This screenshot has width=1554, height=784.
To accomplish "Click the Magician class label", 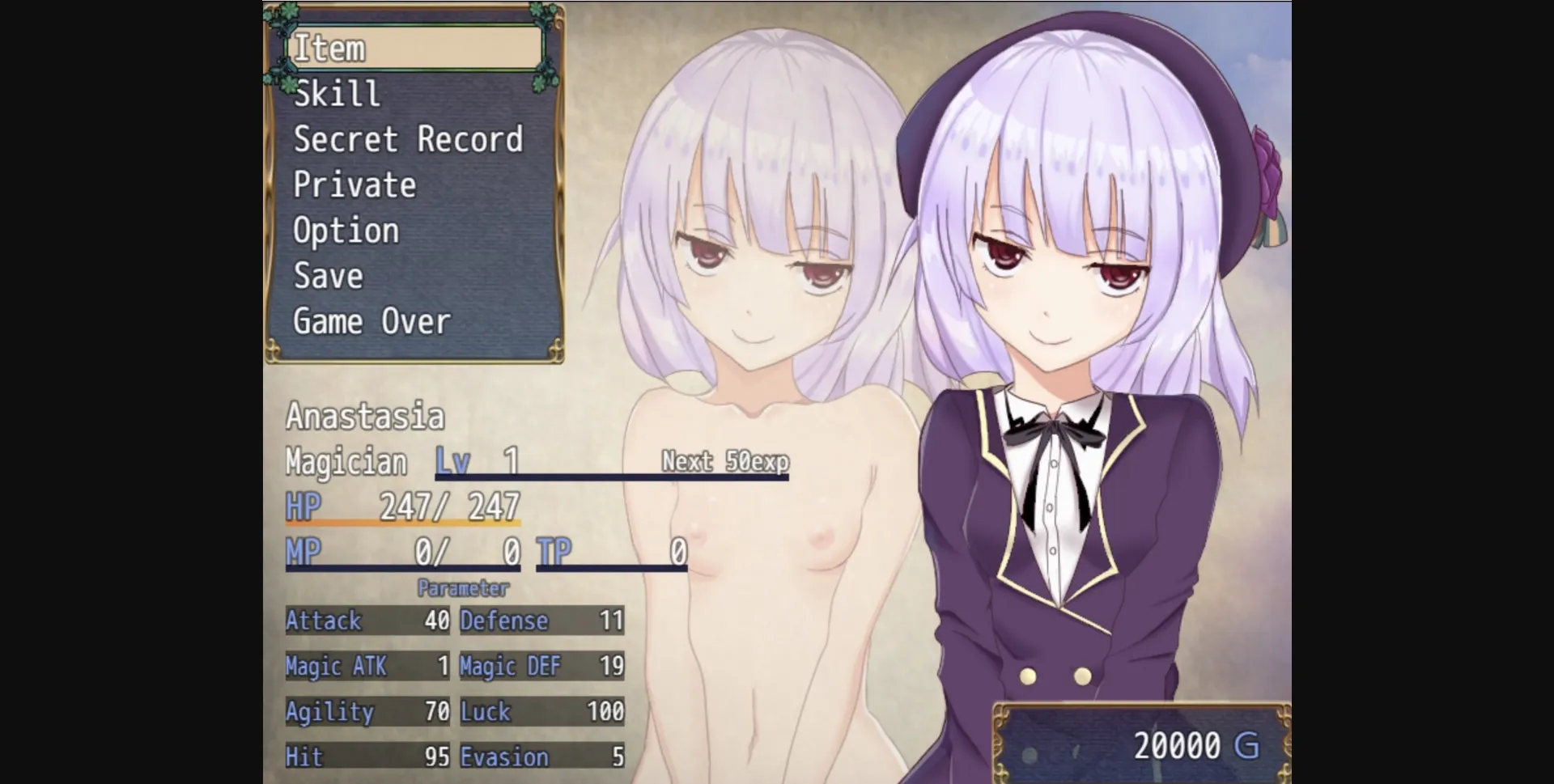I will pyautogui.click(x=346, y=460).
